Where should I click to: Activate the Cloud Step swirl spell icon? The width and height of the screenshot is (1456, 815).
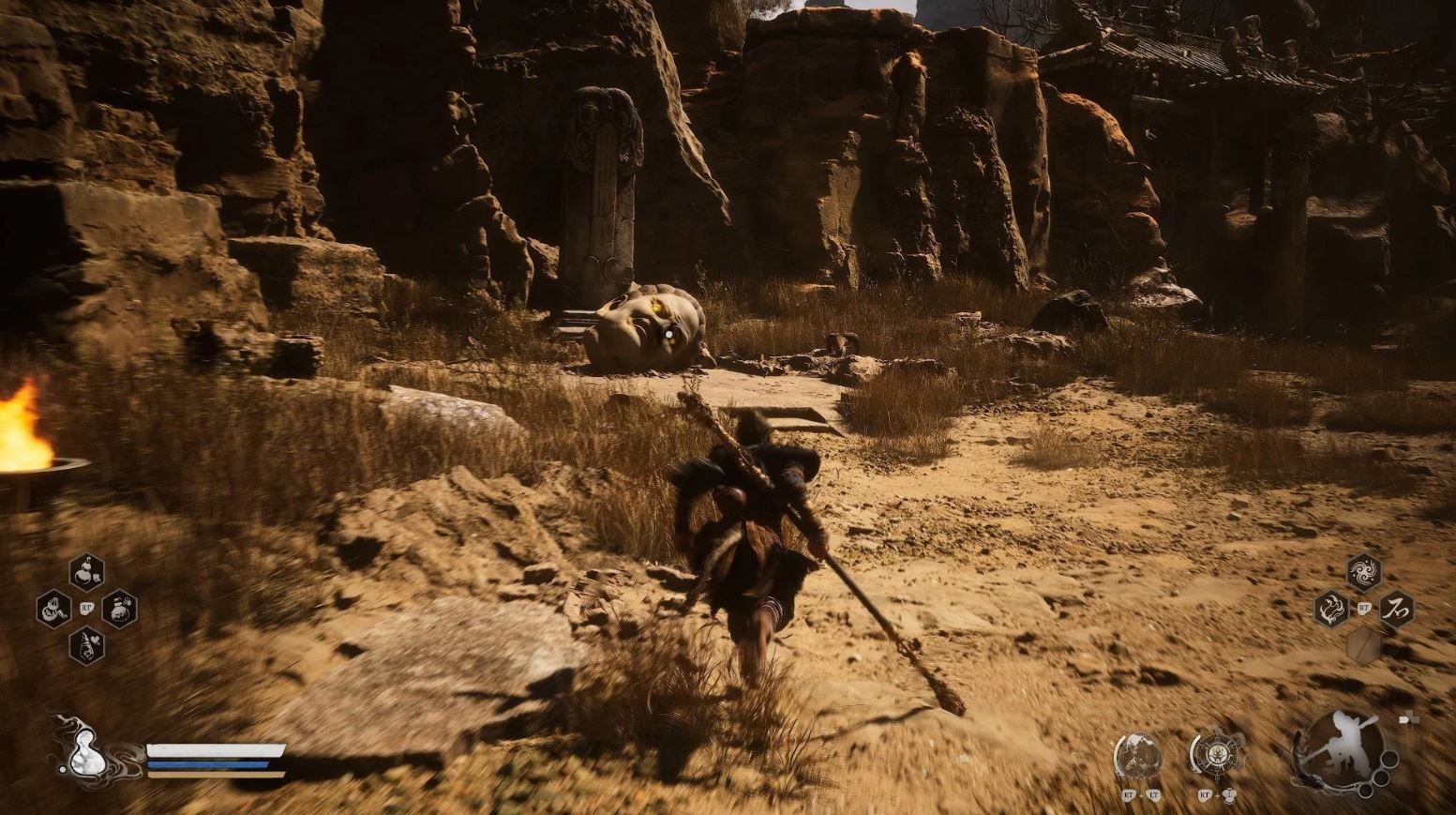point(1362,571)
